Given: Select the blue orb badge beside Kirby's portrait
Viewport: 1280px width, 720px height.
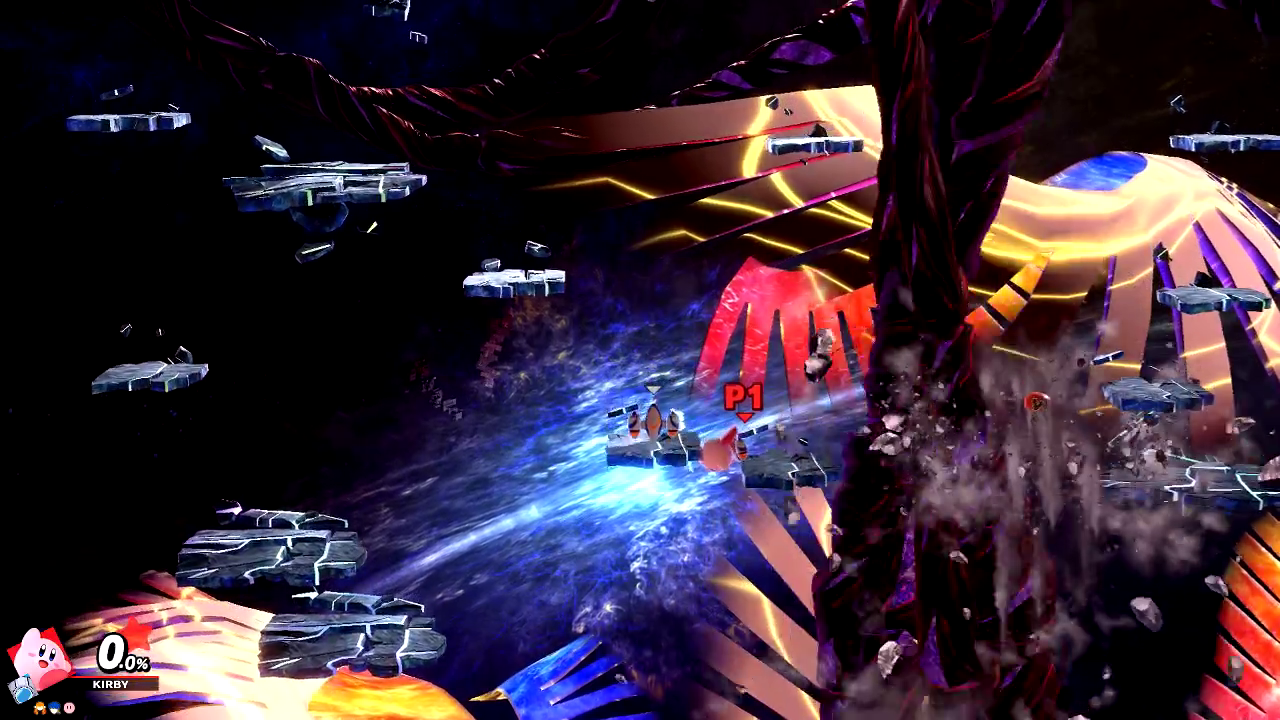Looking at the screenshot, I should (x=21, y=688).
